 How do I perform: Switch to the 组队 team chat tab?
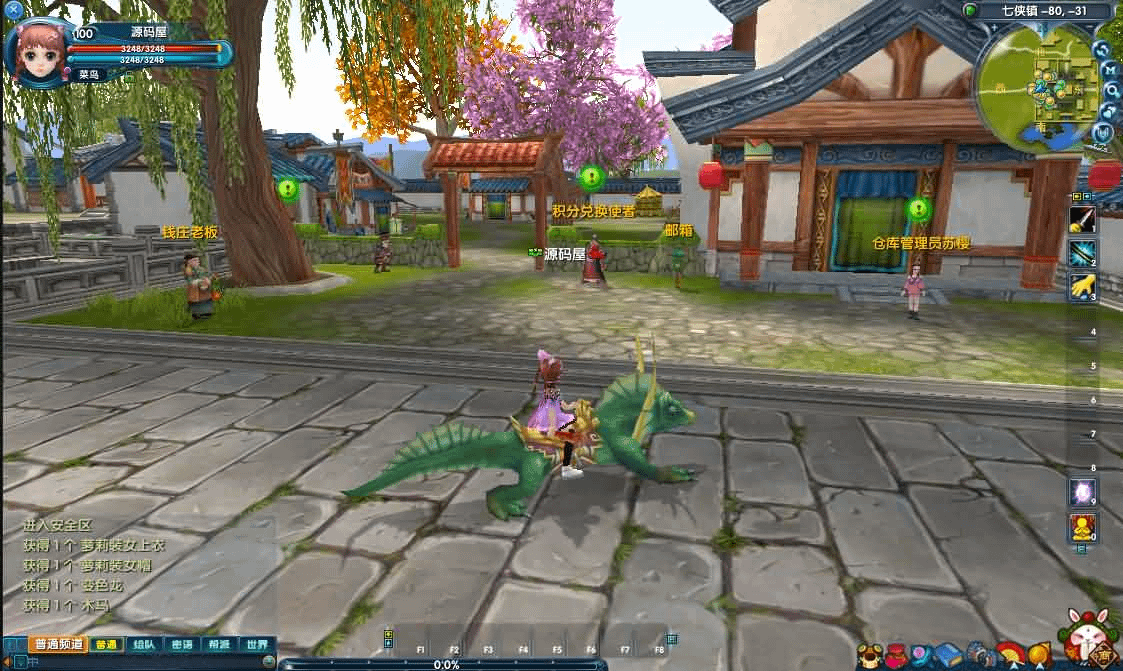pyautogui.click(x=144, y=645)
